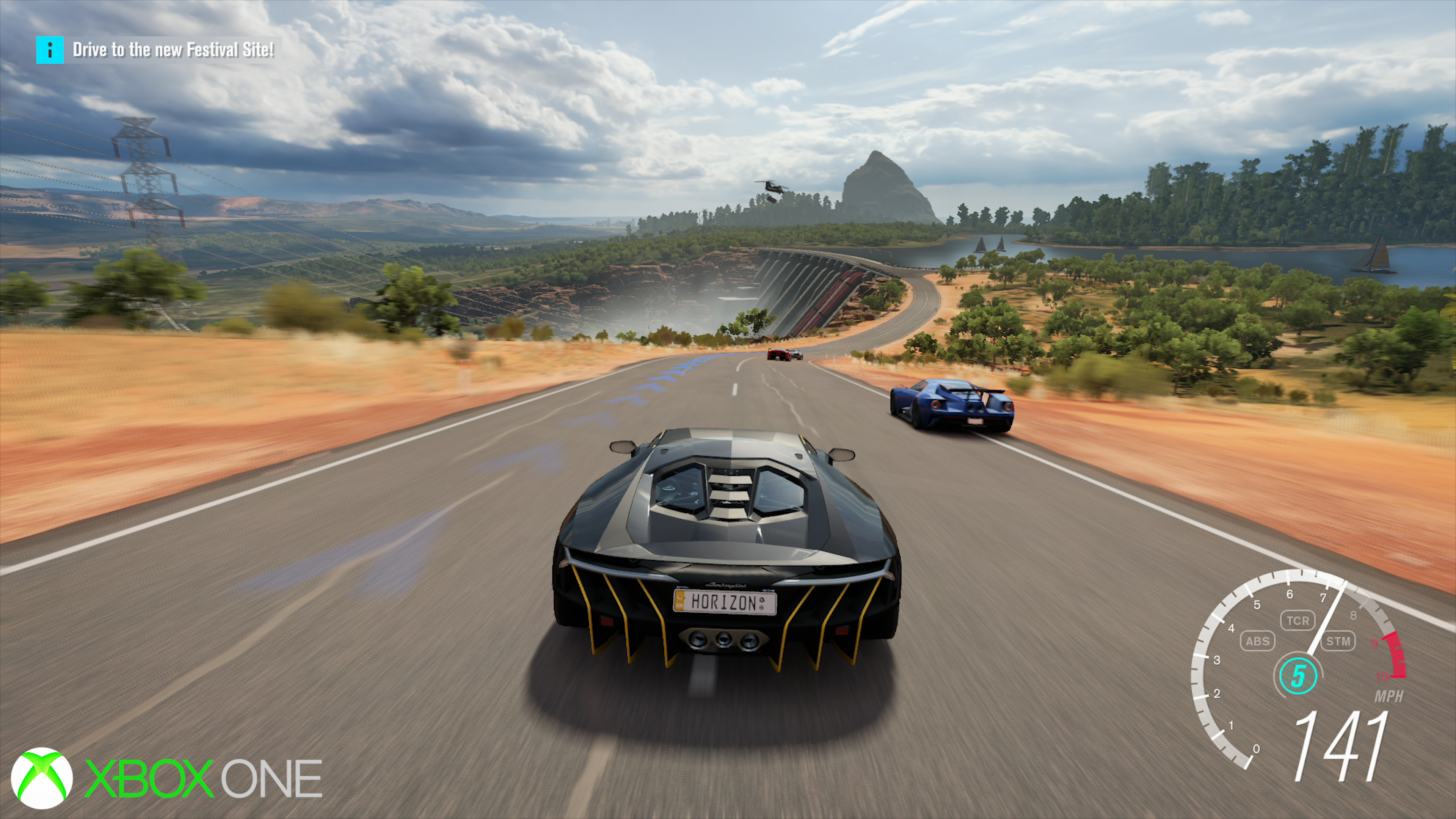This screenshot has width=1456, height=819.
Task: Select the Festival Site objective message
Action: tap(173, 50)
